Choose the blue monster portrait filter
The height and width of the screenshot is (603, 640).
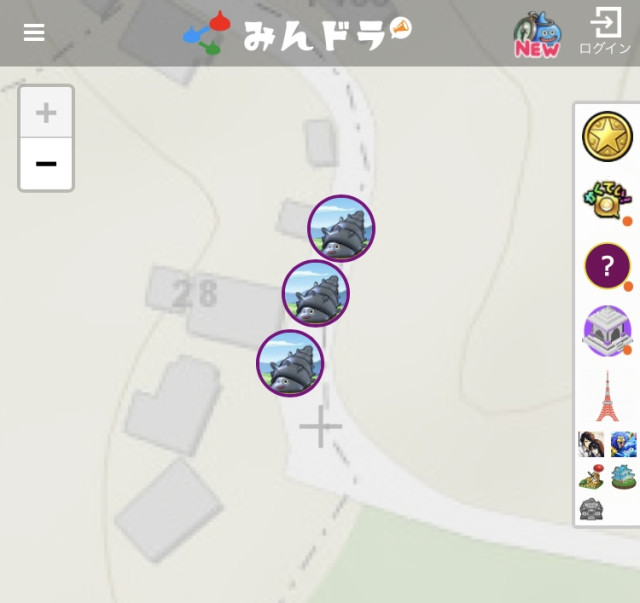click(x=624, y=444)
